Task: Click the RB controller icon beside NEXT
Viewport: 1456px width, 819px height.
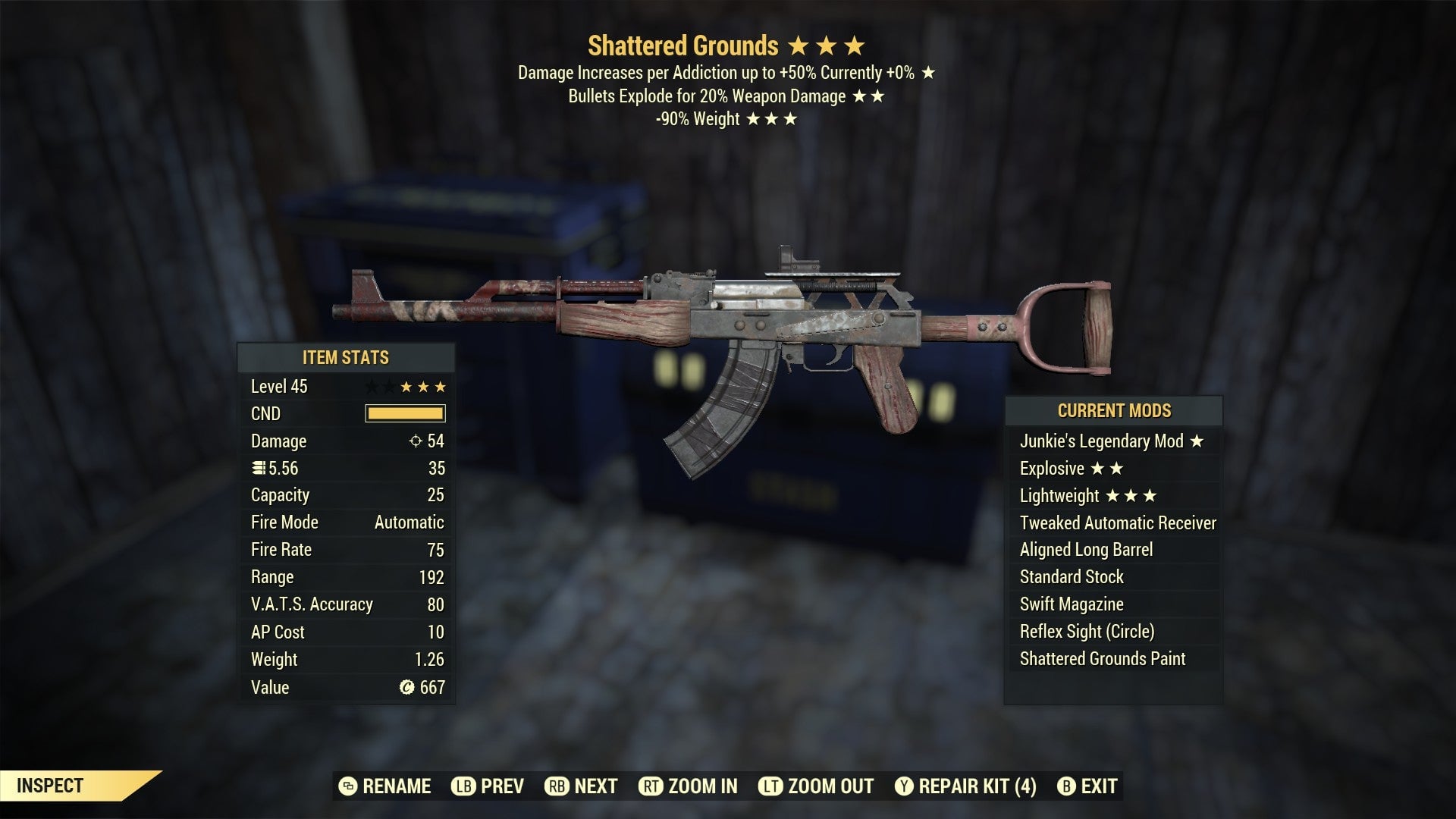Action: [x=555, y=786]
